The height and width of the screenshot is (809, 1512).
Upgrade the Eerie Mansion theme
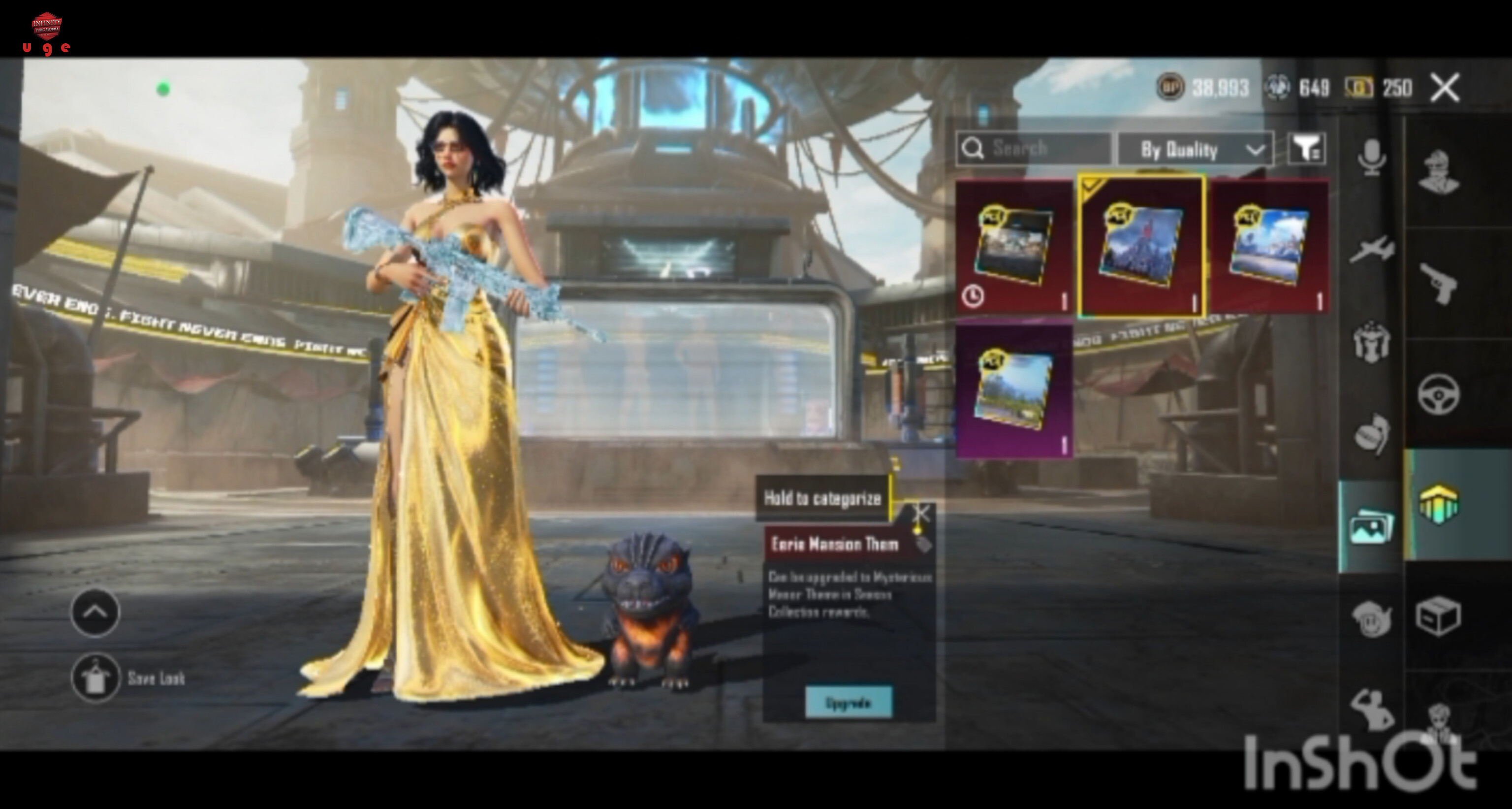coord(848,703)
